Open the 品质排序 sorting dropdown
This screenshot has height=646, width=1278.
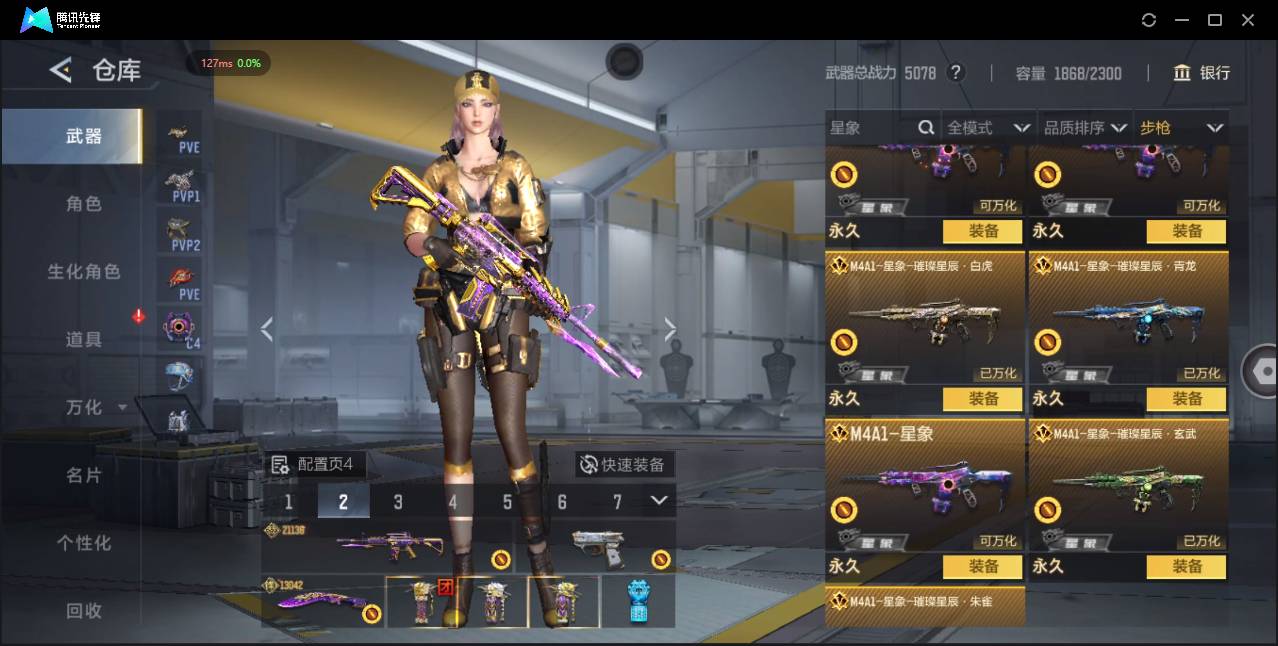(1085, 128)
